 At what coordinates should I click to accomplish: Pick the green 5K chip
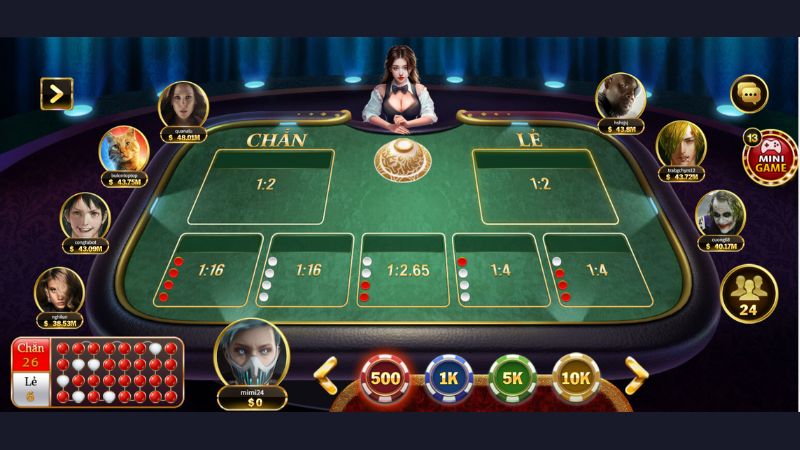[513, 377]
